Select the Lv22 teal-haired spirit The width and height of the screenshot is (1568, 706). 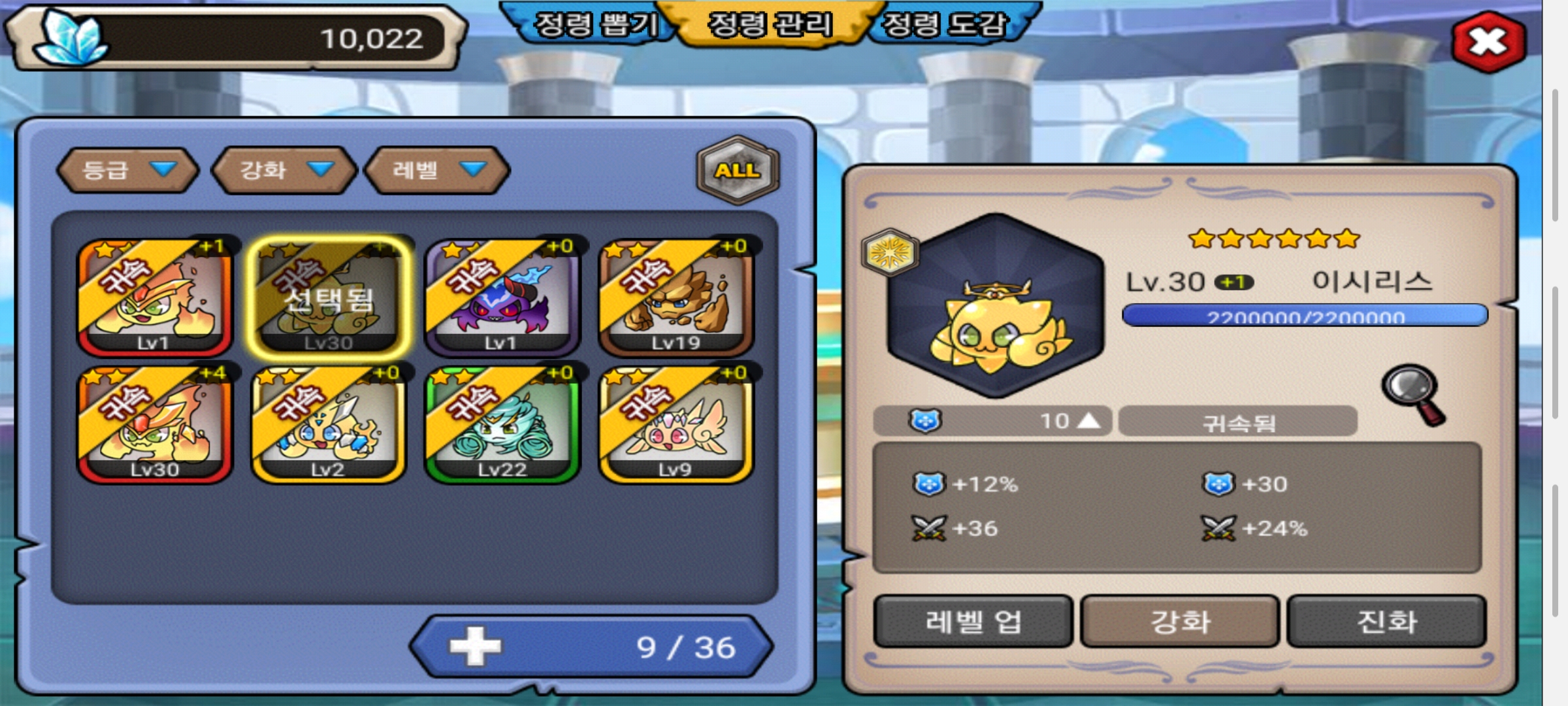coord(502,425)
